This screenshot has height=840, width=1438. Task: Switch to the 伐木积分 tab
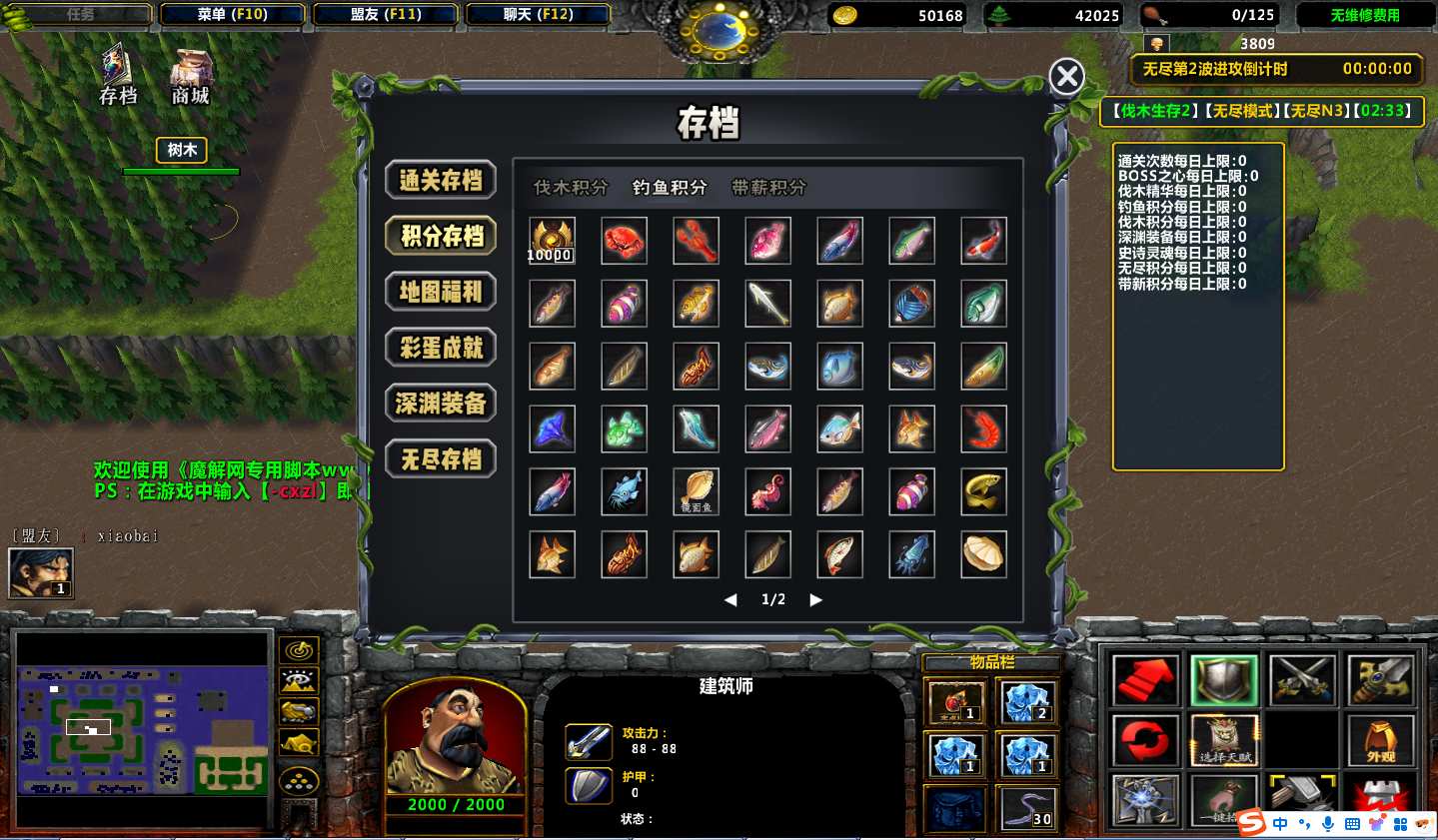(x=571, y=187)
